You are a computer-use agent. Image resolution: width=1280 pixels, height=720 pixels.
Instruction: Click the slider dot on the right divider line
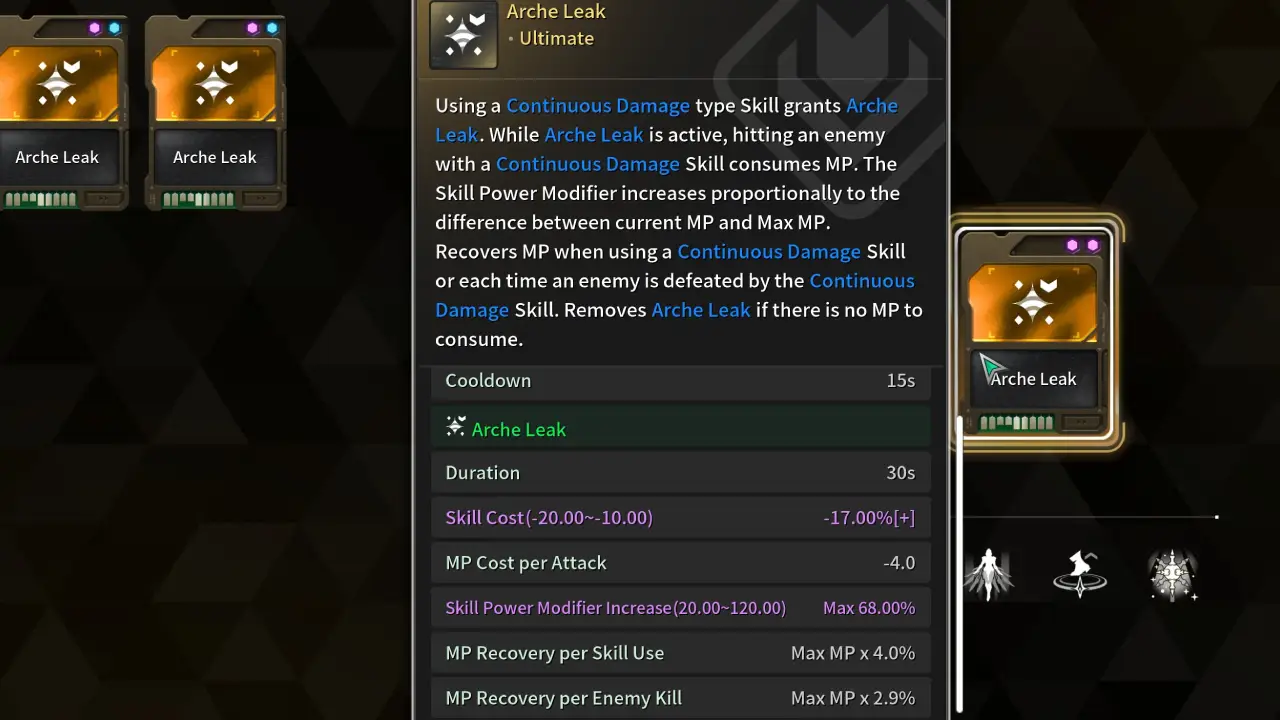click(x=1216, y=517)
